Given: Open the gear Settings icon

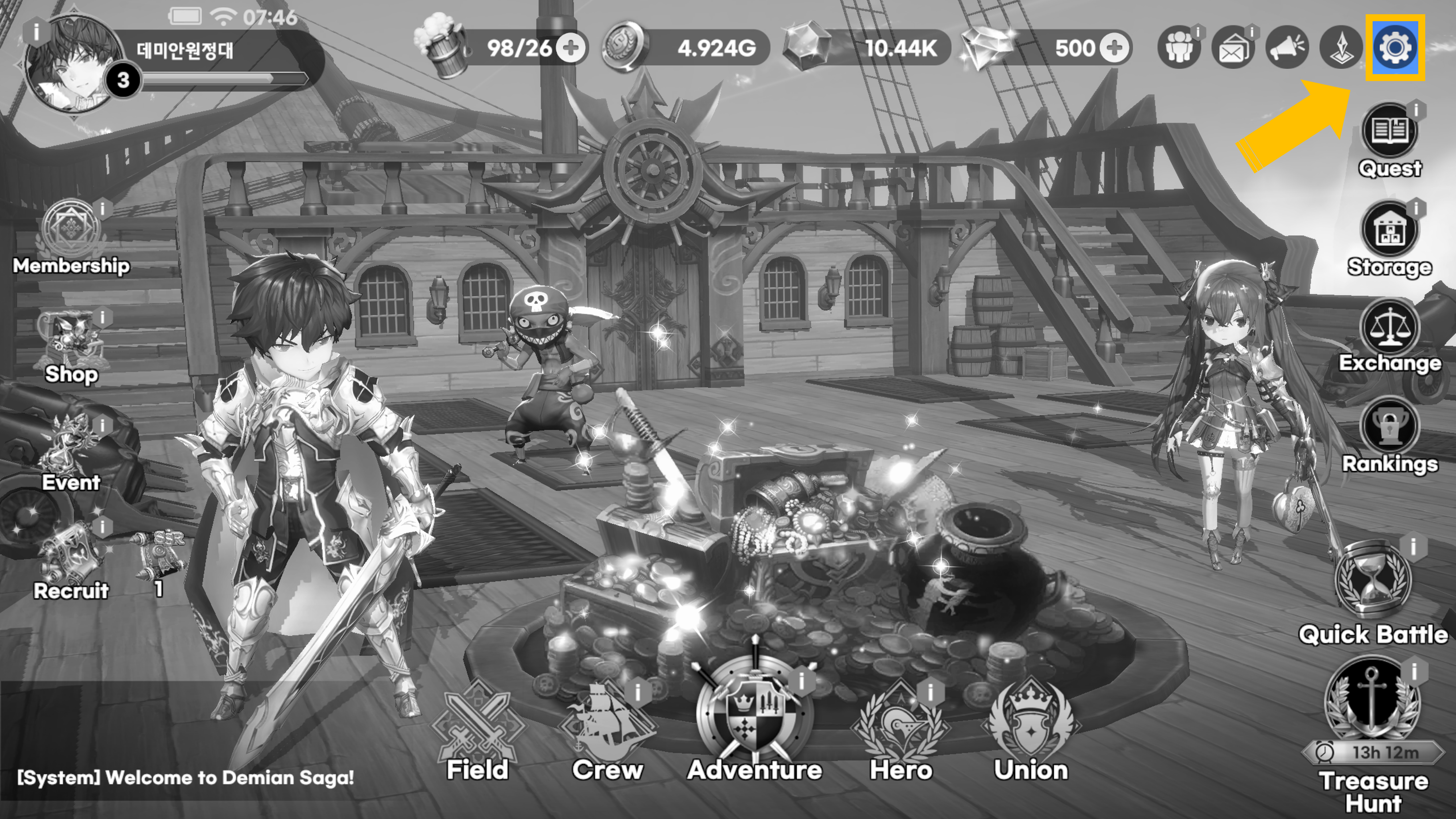Looking at the screenshot, I should (1395, 48).
